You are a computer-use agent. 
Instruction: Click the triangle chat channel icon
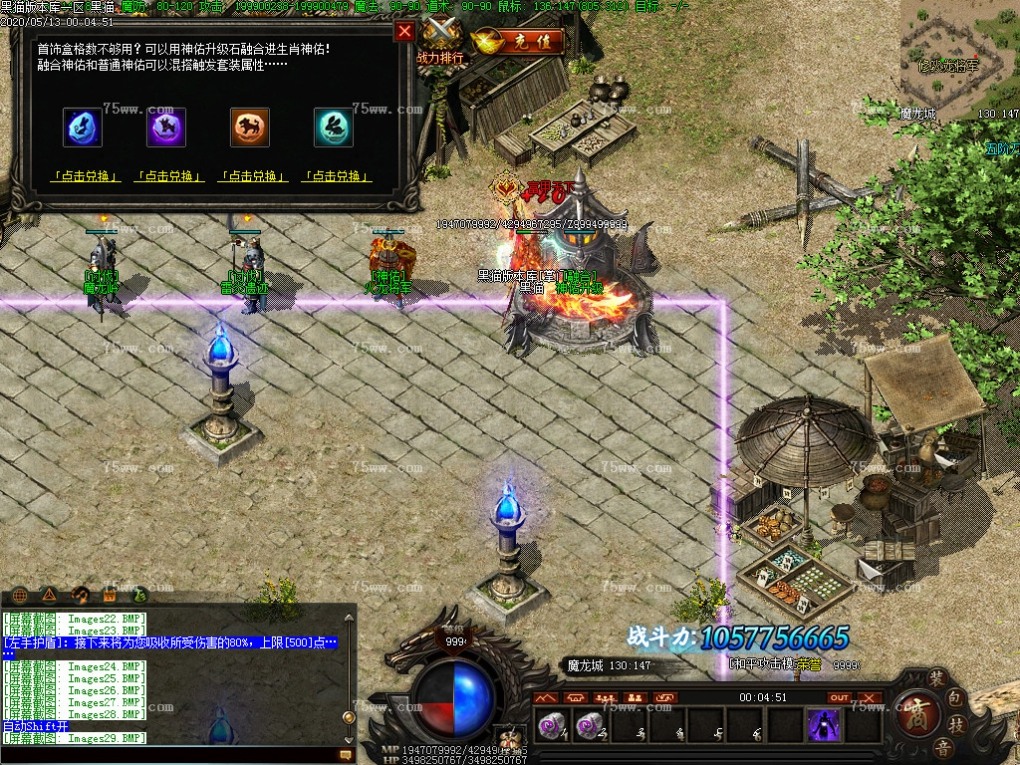click(49, 594)
